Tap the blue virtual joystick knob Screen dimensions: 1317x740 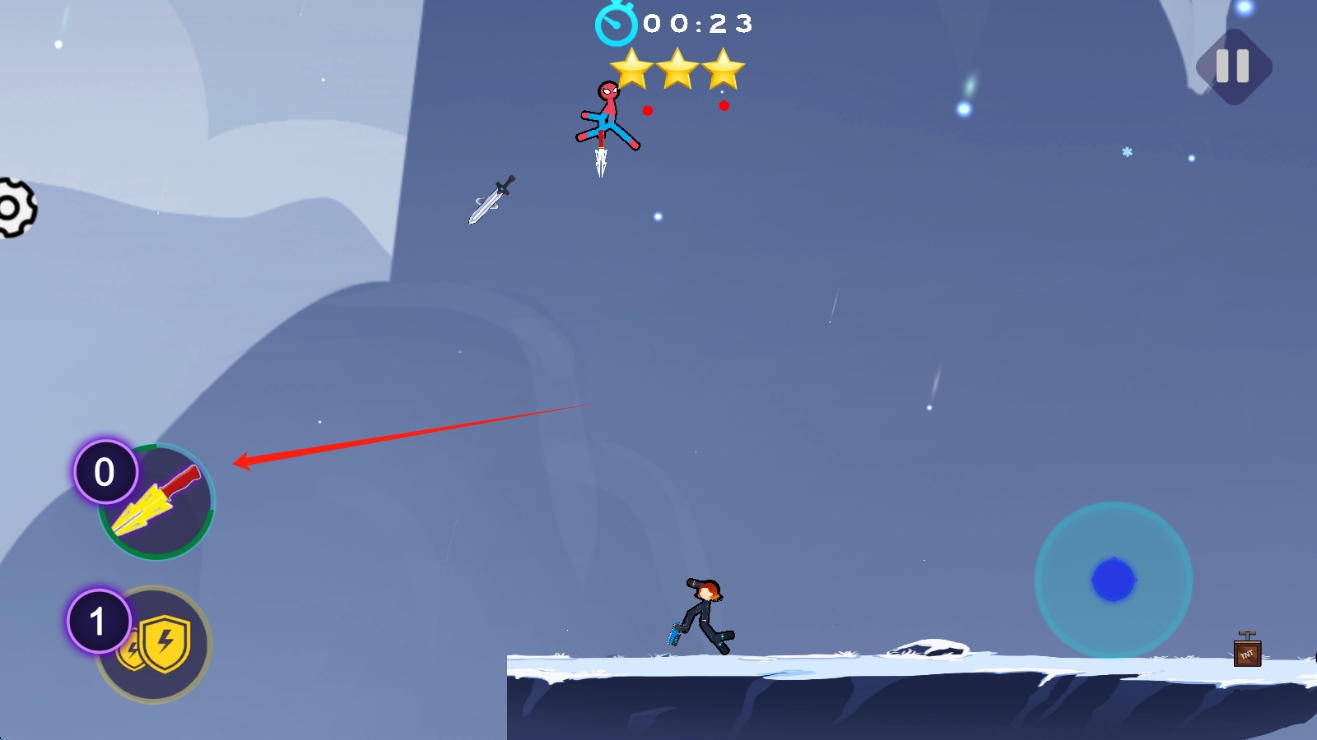[x=1113, y=580]
